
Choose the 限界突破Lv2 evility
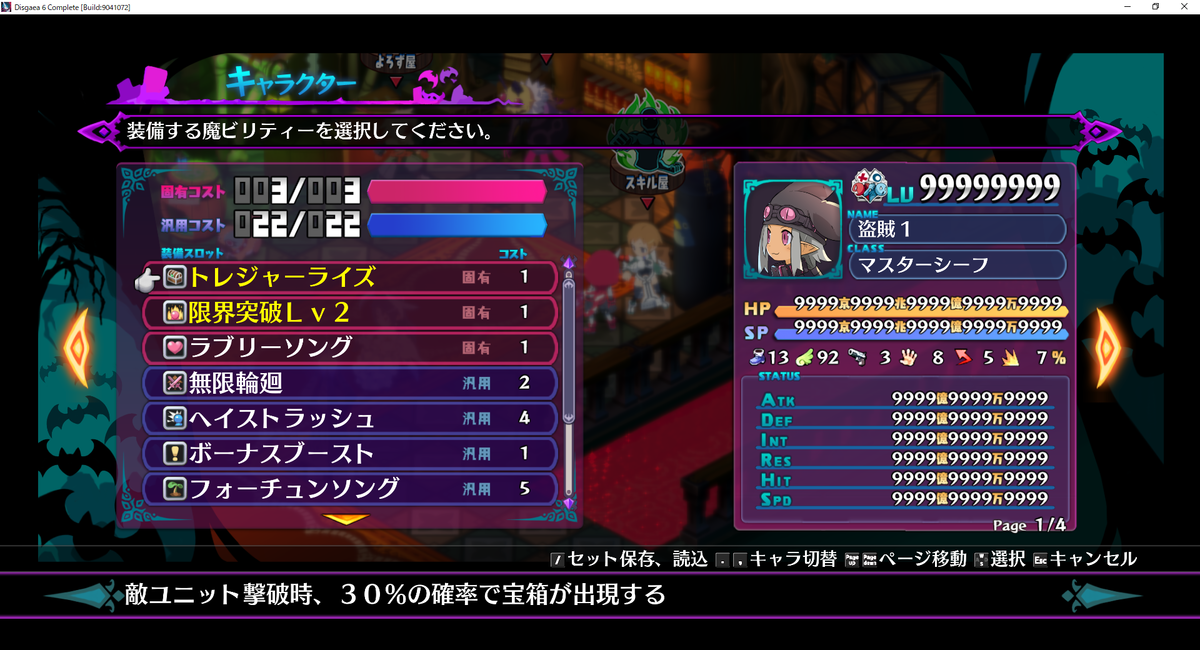point(350,313)
